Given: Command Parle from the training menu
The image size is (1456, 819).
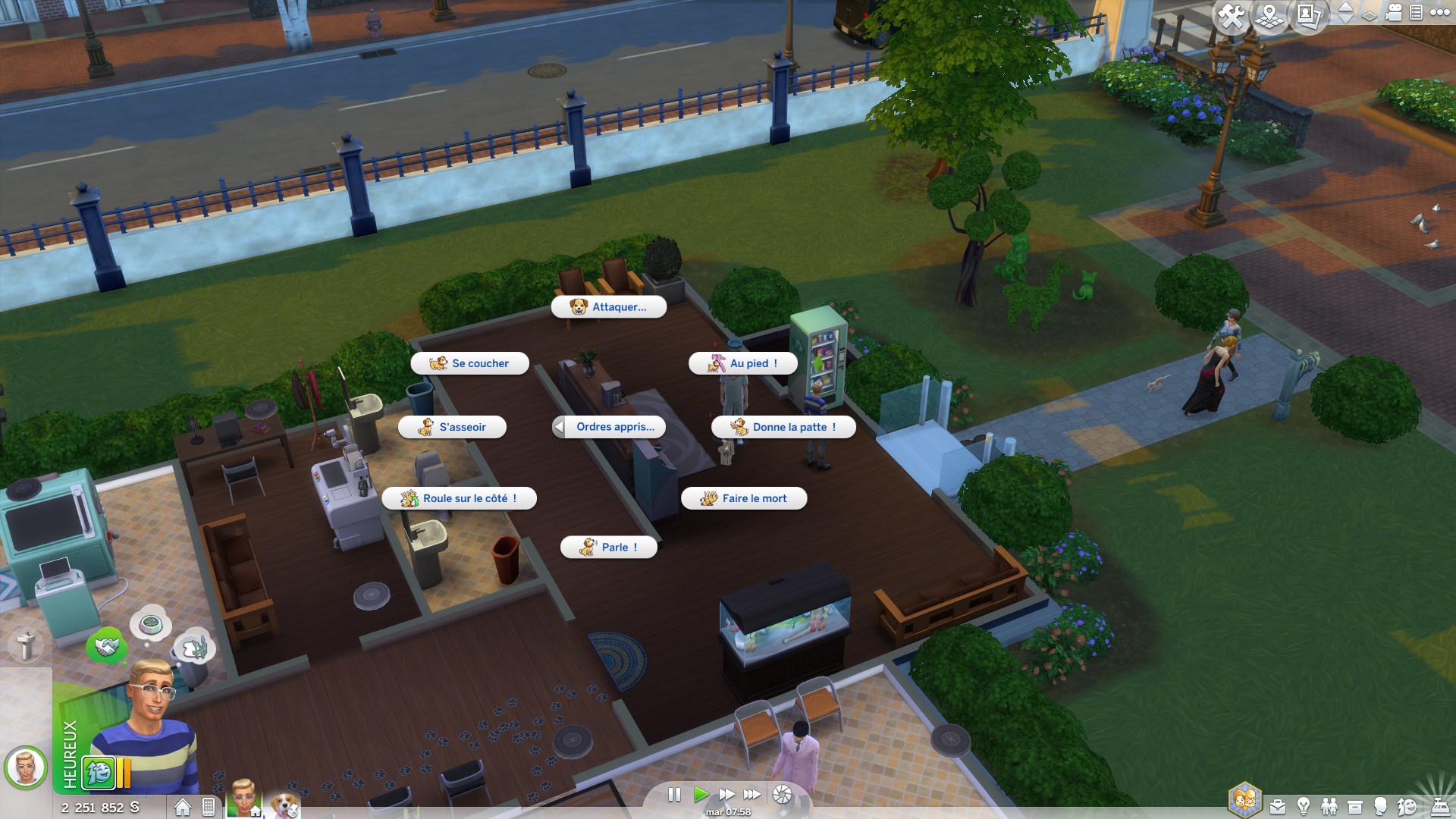Looking at the screenshot, I should coord(607,547).
